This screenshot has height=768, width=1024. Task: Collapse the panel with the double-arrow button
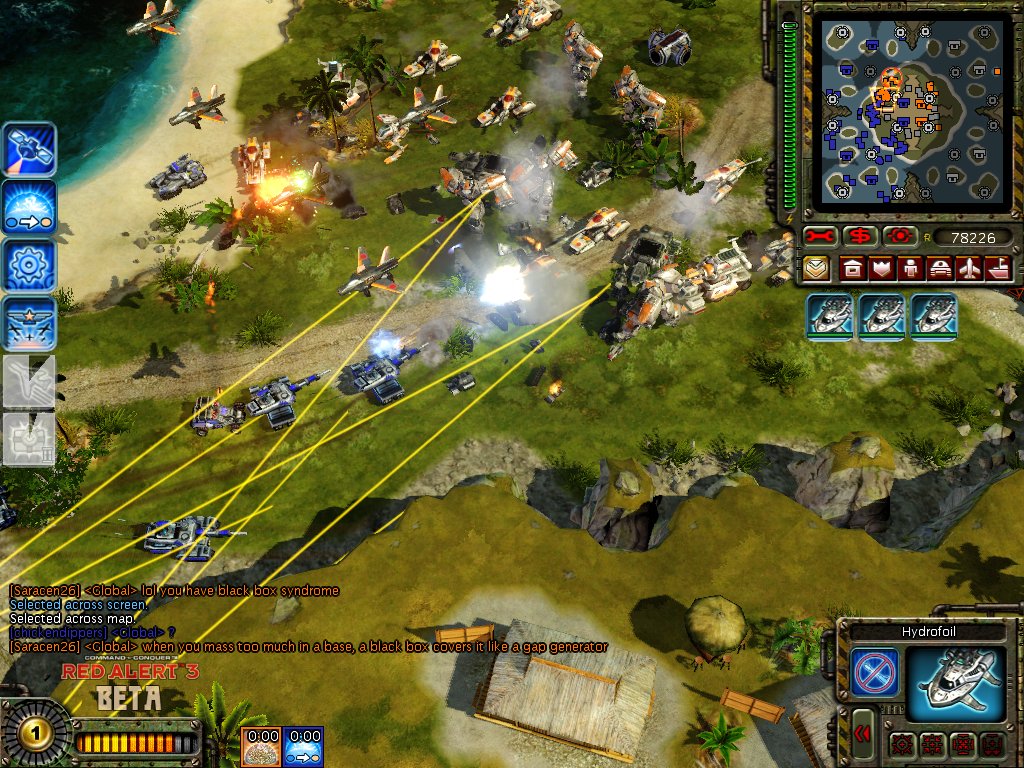coord(861,737)
